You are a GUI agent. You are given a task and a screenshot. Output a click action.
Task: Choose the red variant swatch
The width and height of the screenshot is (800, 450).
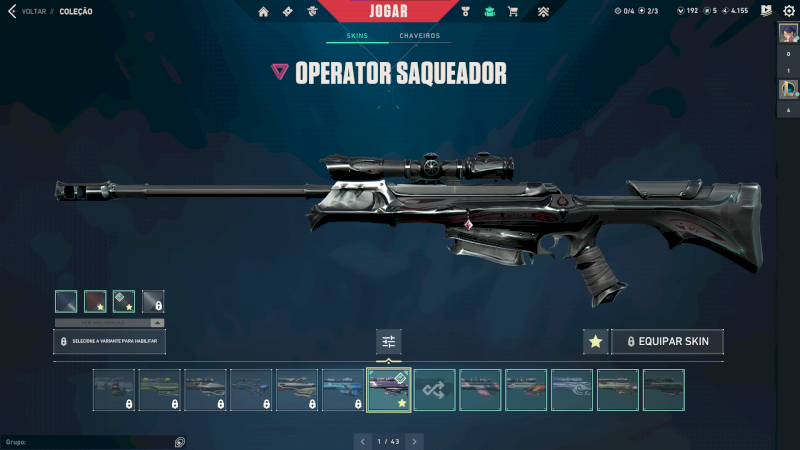pyautogui.click(x=95, y=301)
